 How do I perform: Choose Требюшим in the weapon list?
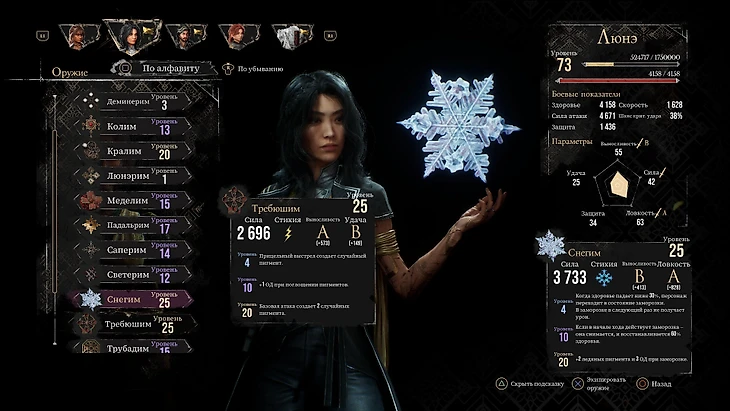coord(130,324)
